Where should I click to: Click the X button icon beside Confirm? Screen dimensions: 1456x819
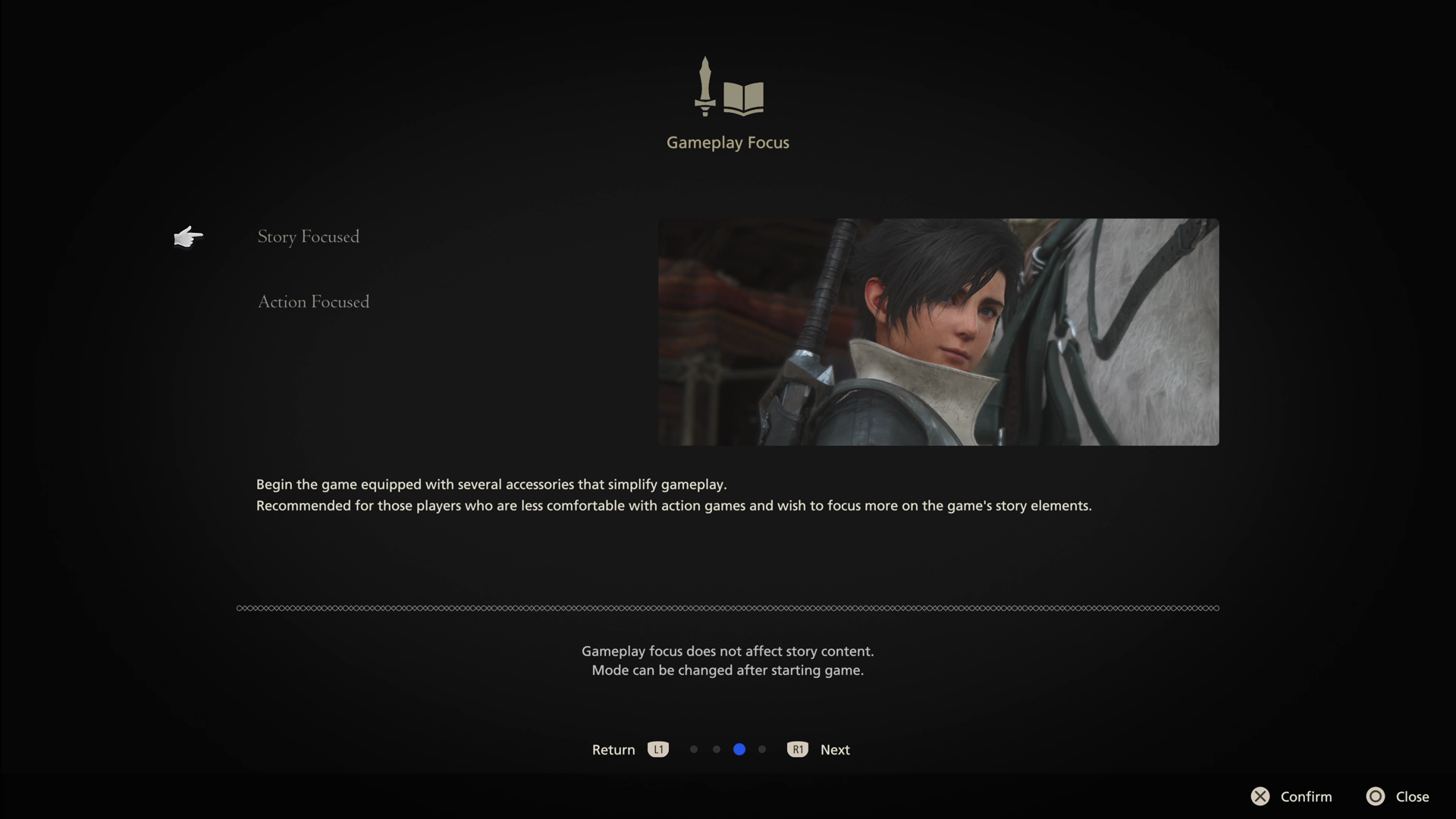tap(1260, 796)
